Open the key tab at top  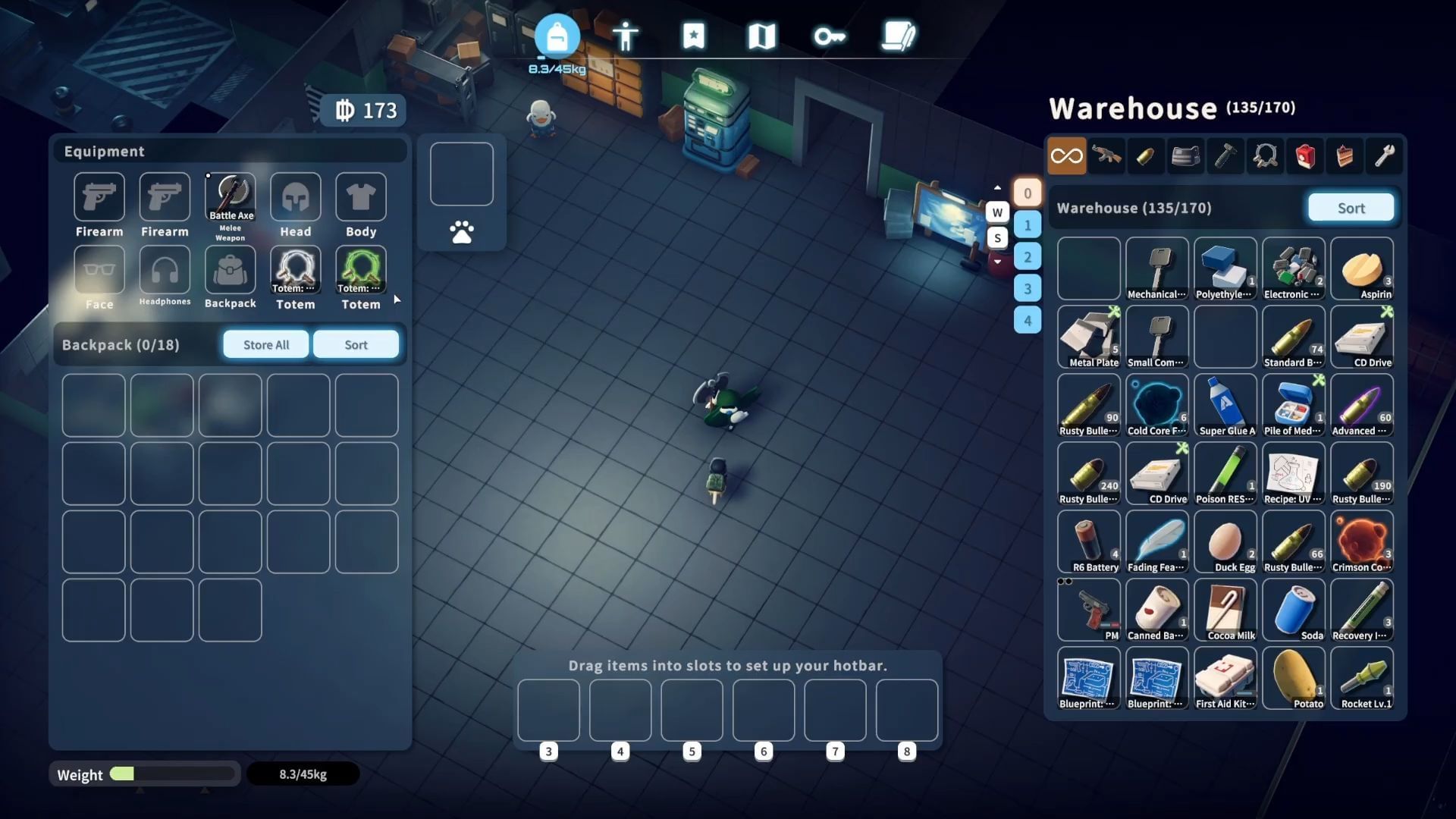[830, 36]
